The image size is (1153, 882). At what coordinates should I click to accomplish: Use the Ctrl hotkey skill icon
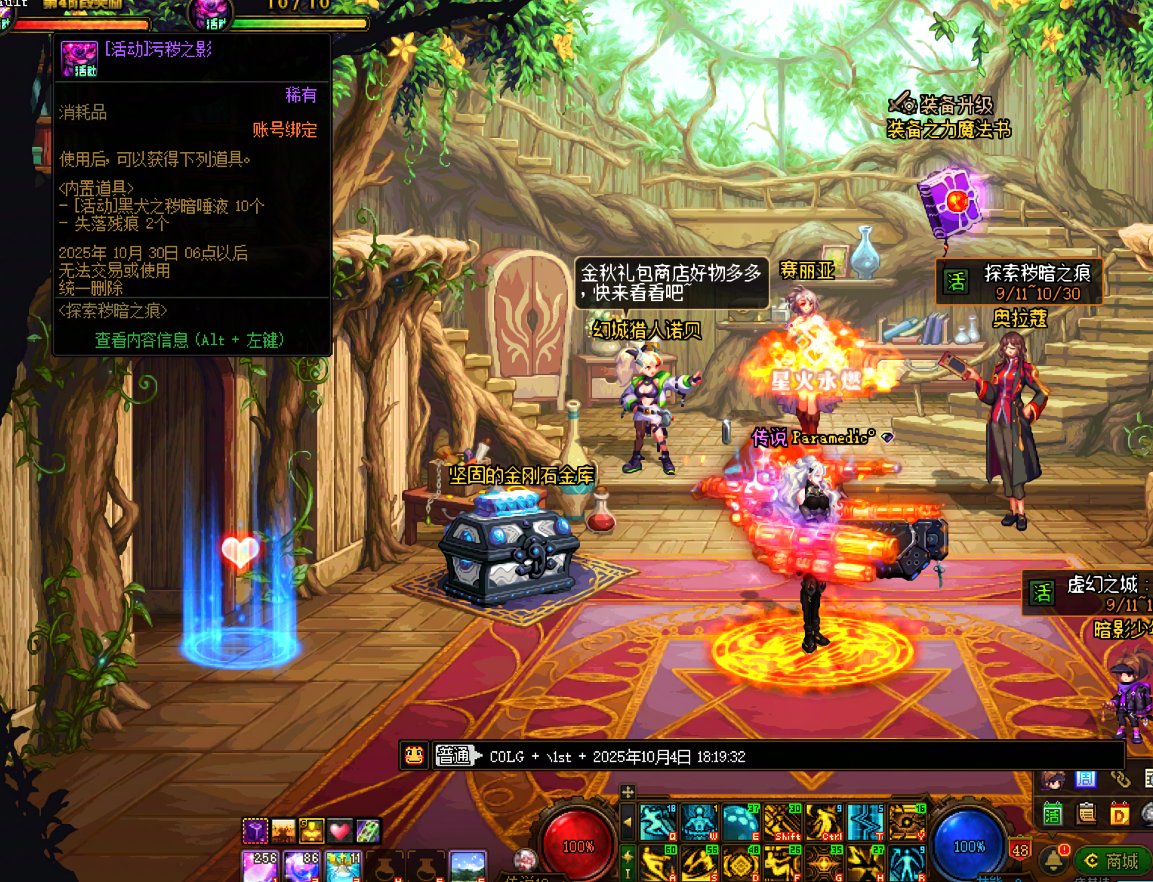(x=824, y=822)
